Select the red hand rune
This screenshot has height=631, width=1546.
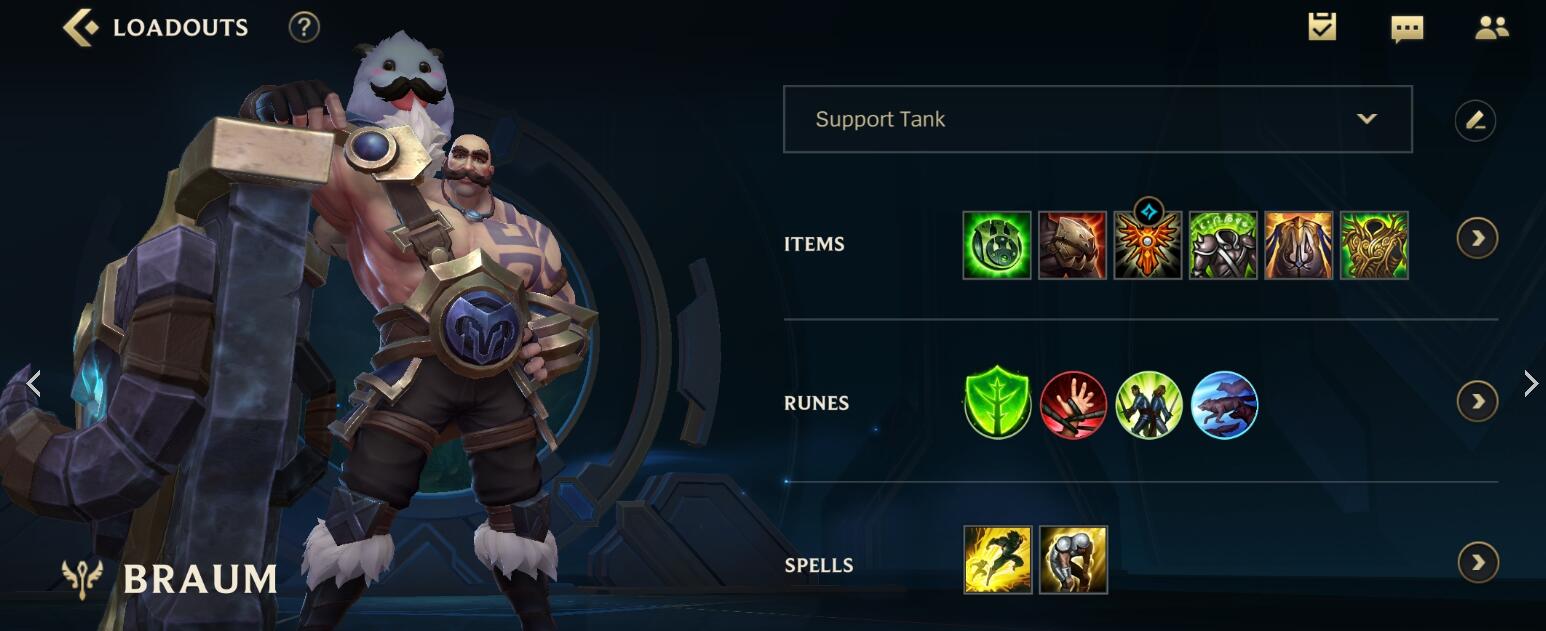(x=1073, y=405)
